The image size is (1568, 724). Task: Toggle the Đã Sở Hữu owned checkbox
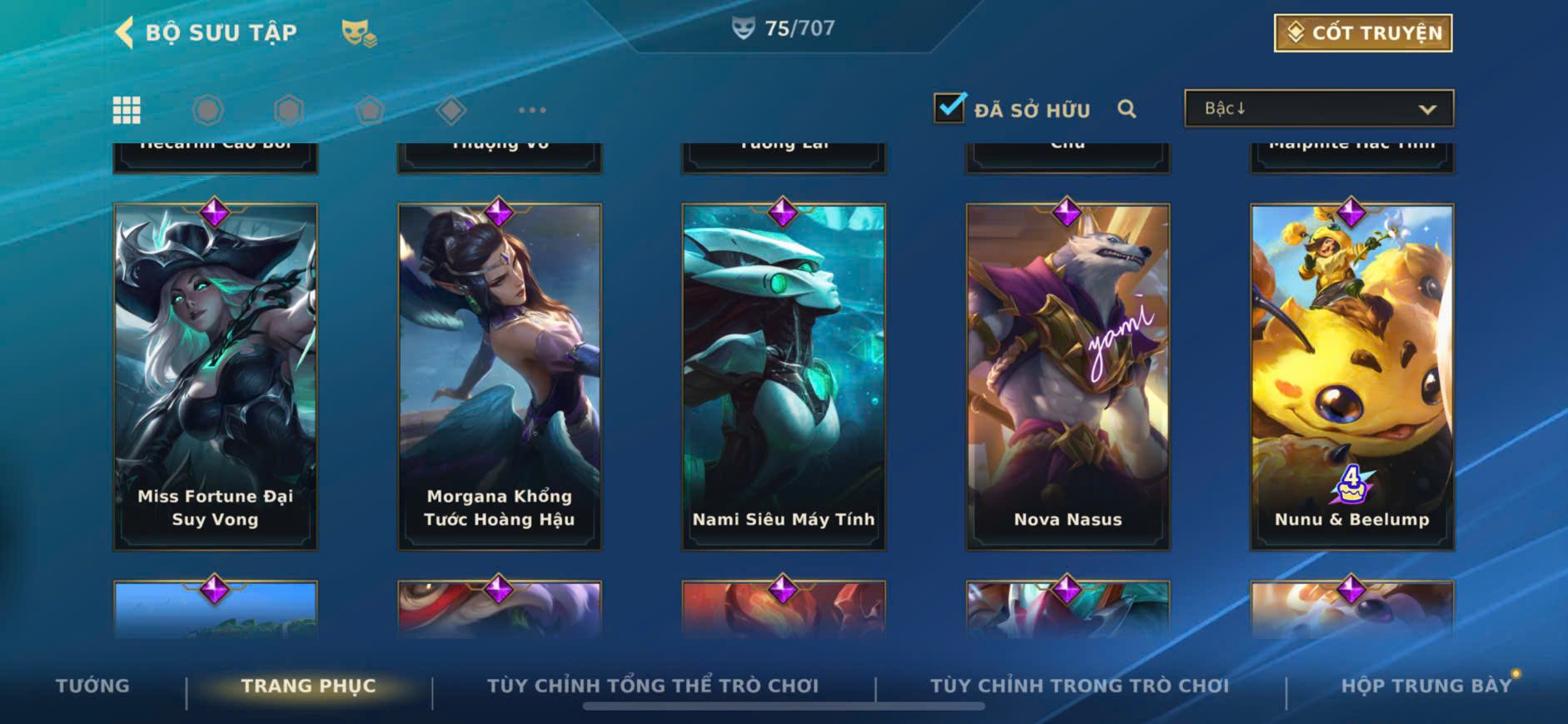[949, 108]
